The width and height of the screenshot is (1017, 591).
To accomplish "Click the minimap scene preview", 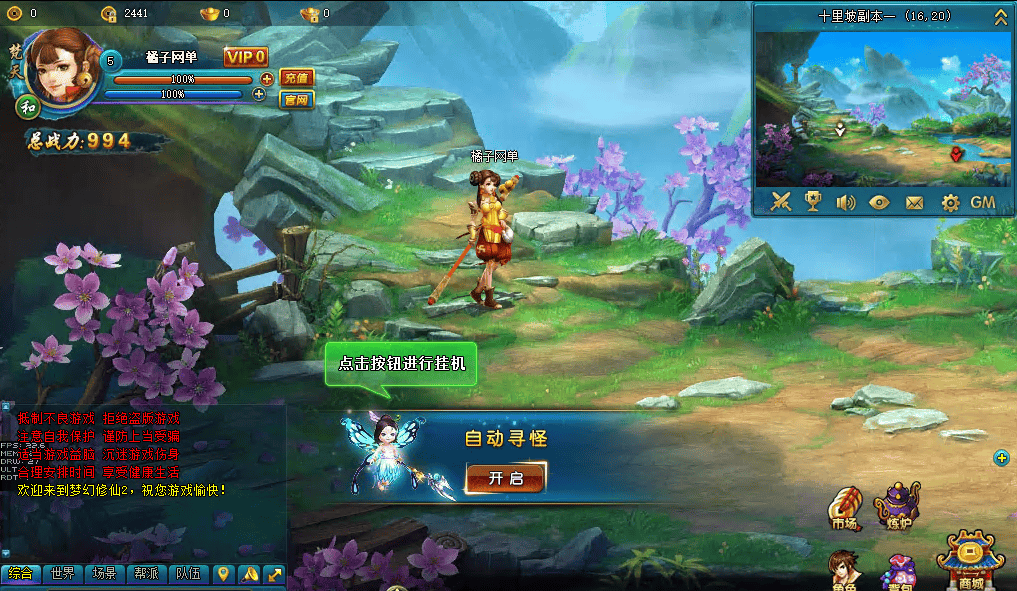I will (883, 108).
